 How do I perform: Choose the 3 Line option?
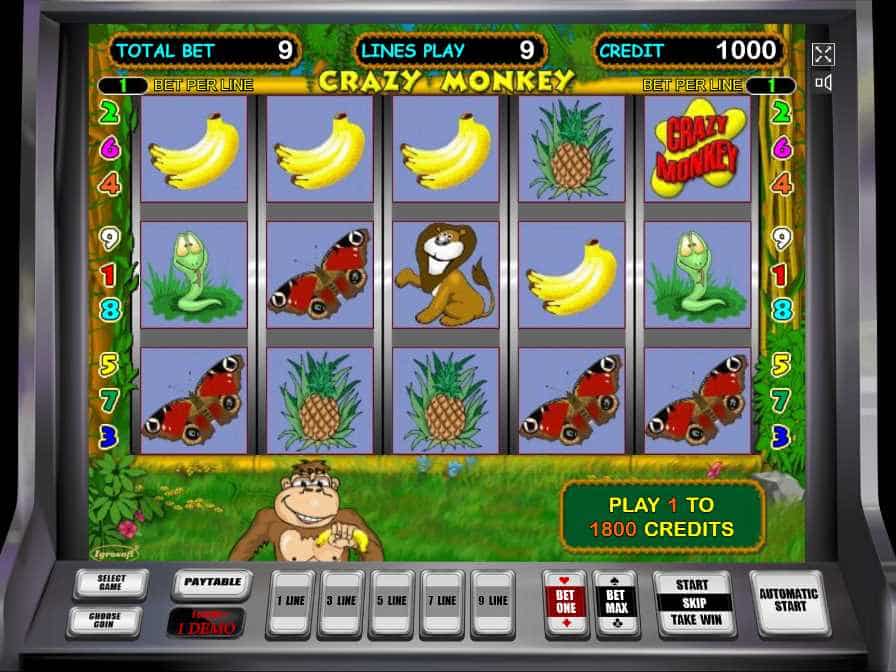(341, 602)
